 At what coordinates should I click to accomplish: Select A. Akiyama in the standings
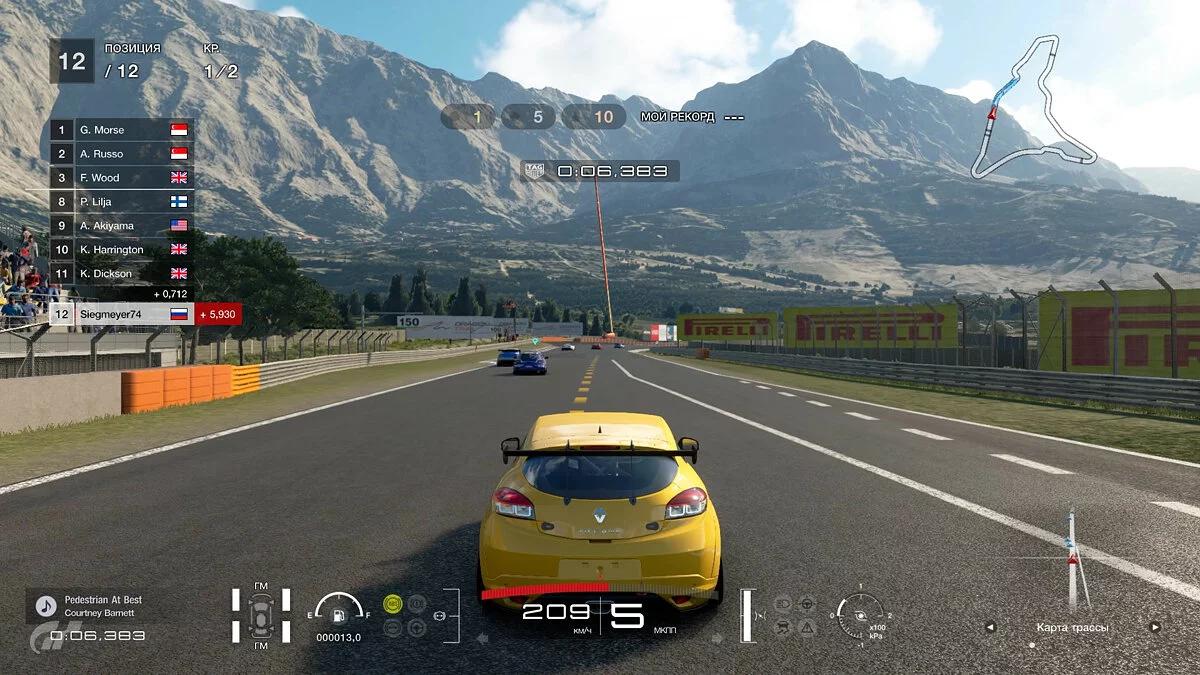(x=121, y=226)
